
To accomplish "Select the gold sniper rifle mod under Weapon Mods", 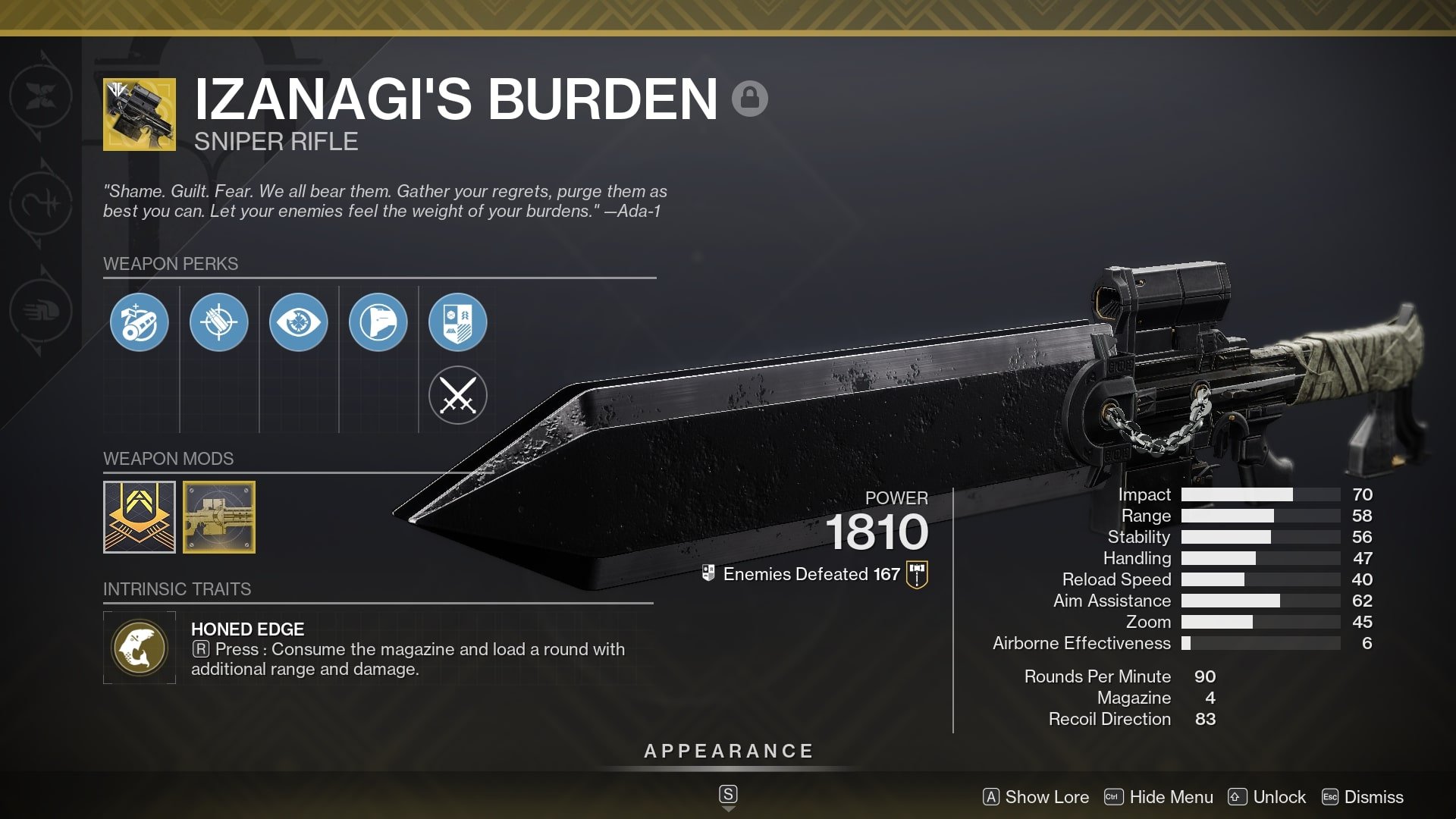I will coord(220,517).
